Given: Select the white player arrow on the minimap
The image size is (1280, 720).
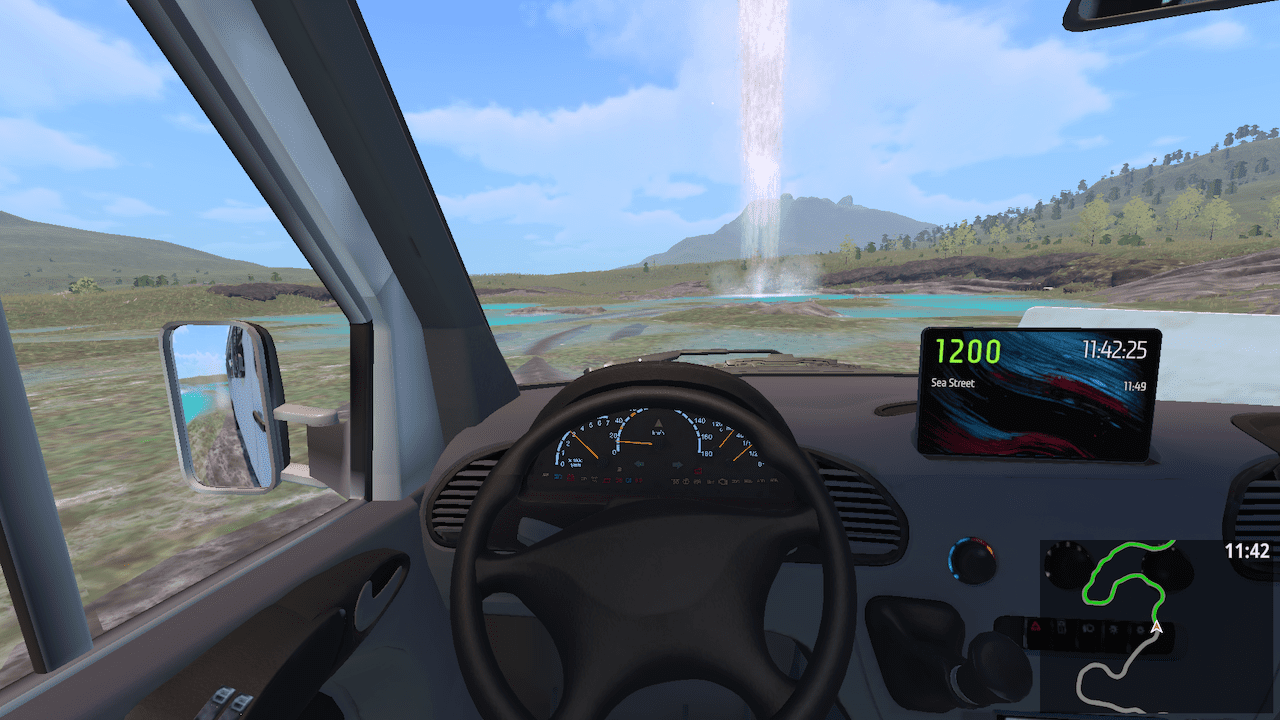Looking at the screenshot, I should click(x=1157, y=628).
